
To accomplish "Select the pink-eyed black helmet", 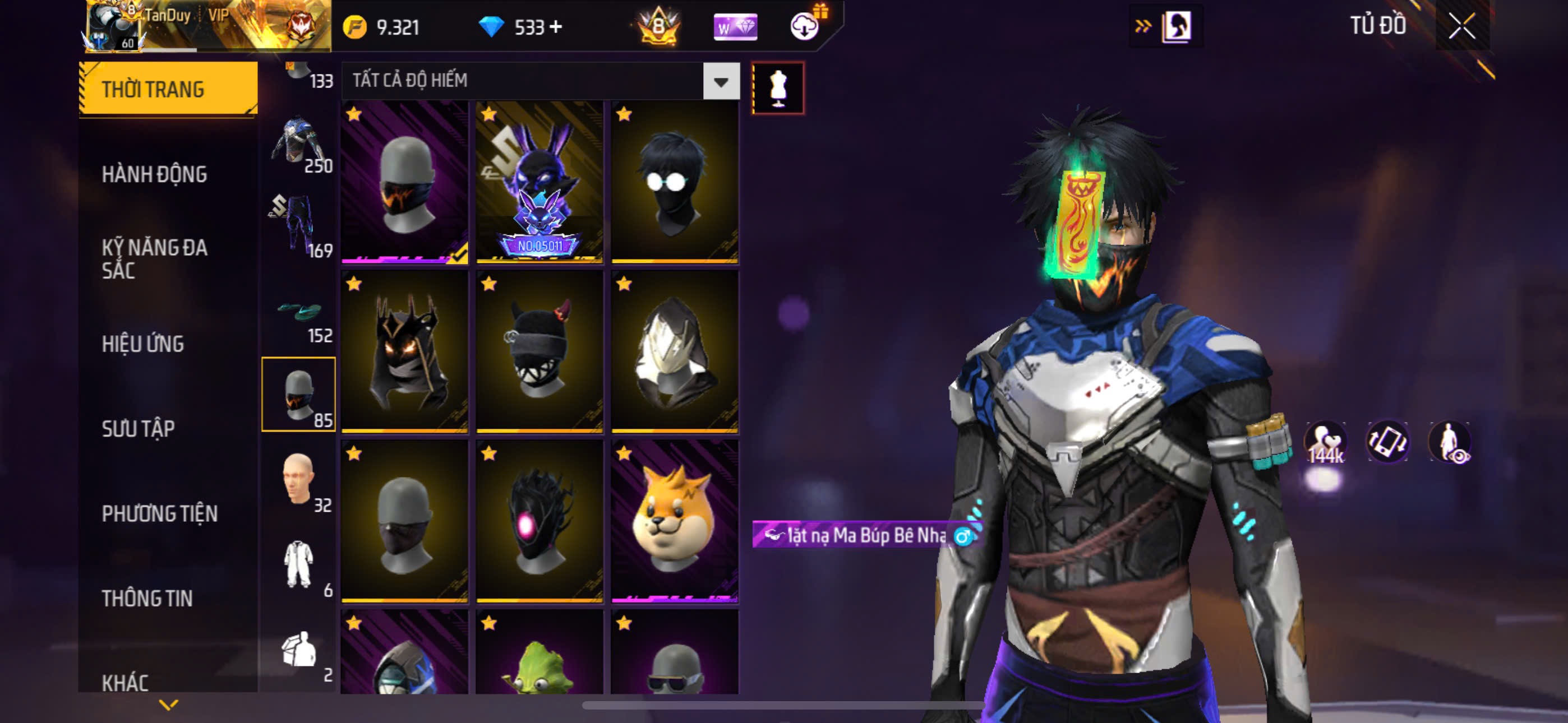I will click(539, 521).
